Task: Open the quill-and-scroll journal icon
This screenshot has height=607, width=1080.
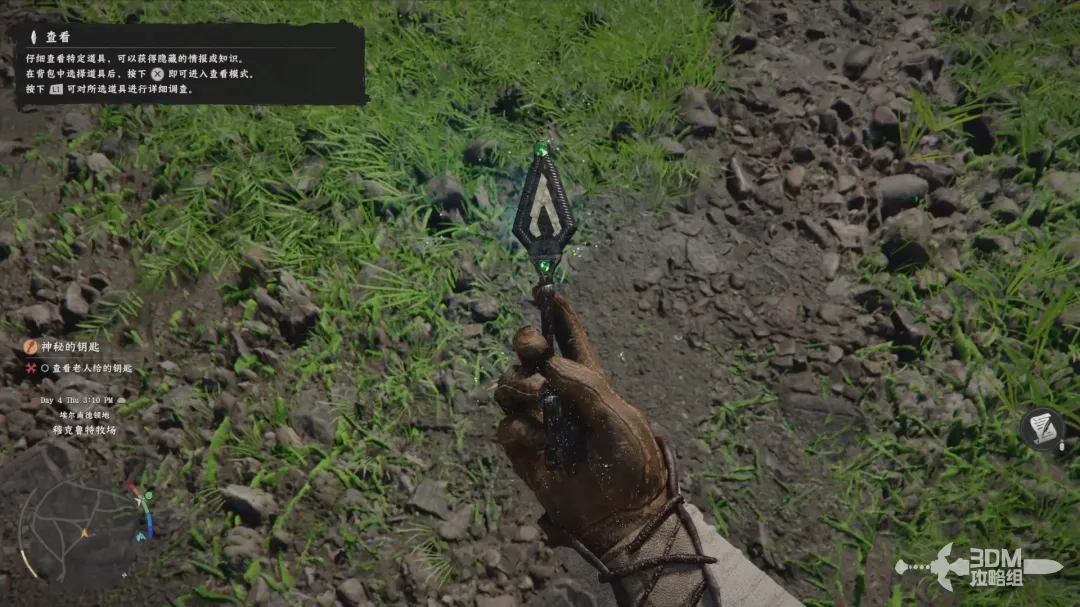Action: [1042, 428]
